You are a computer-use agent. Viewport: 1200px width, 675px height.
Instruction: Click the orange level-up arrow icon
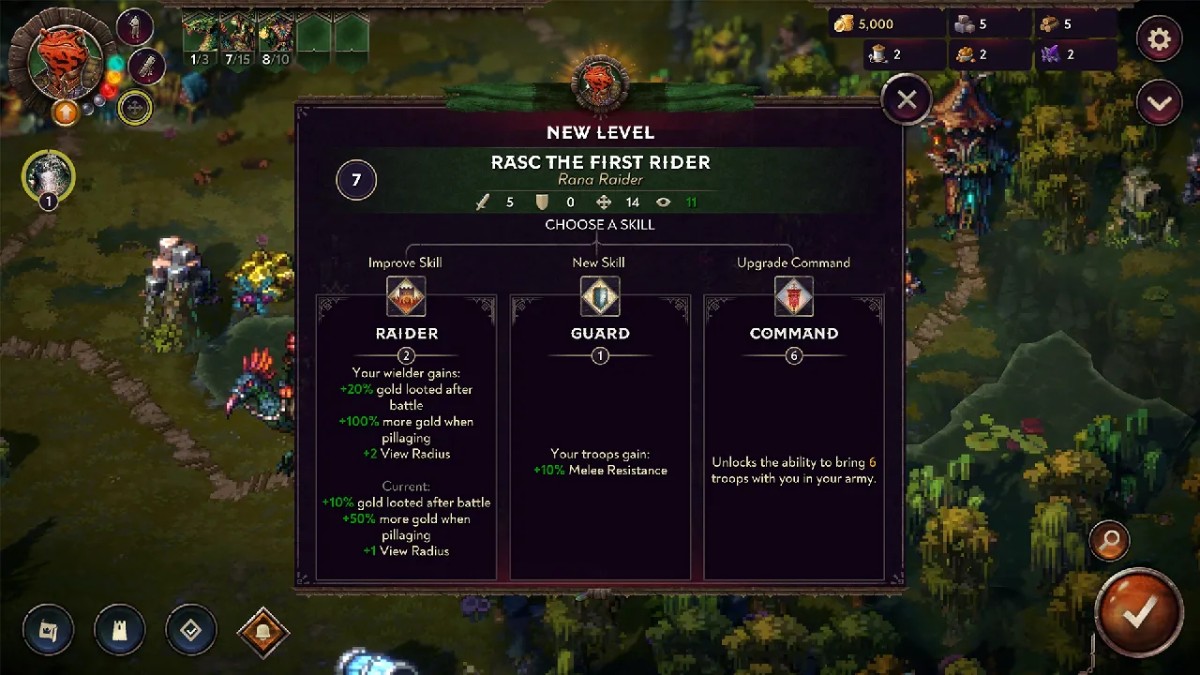pyautogui.click(x=67, y=111)
